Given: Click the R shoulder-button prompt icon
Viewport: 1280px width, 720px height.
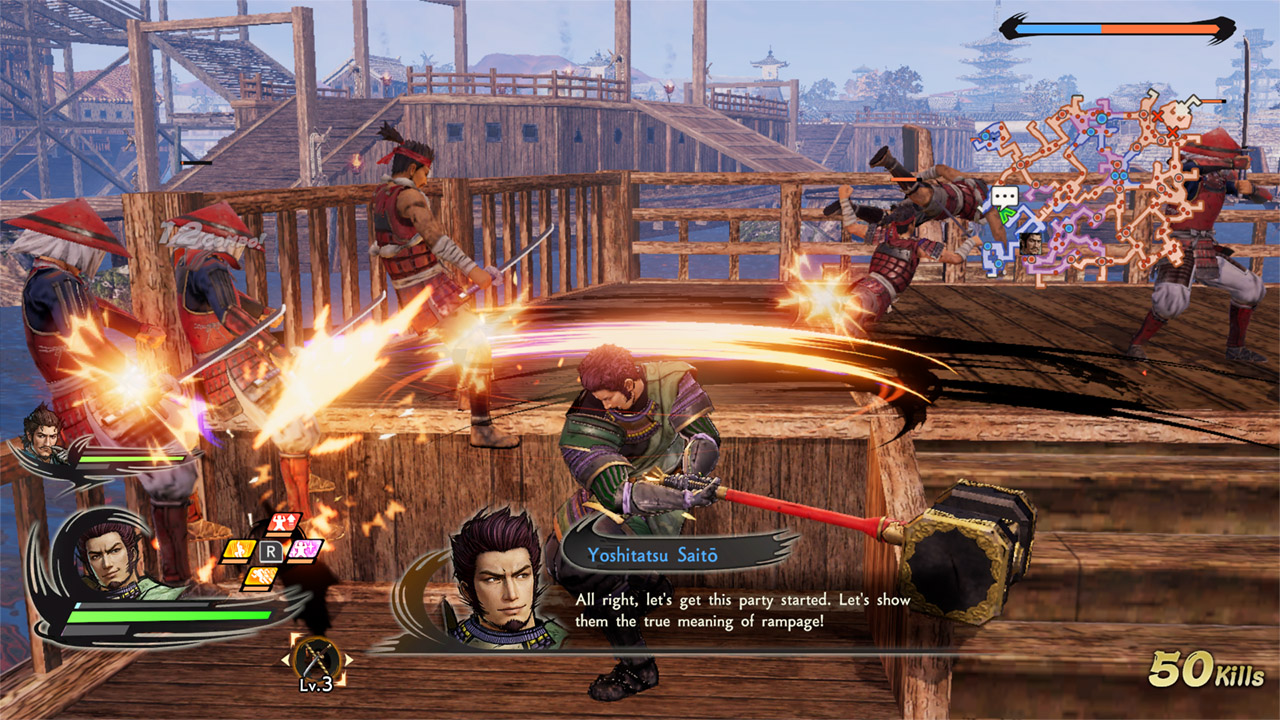Looking at the screenshot, I should 272,550.
